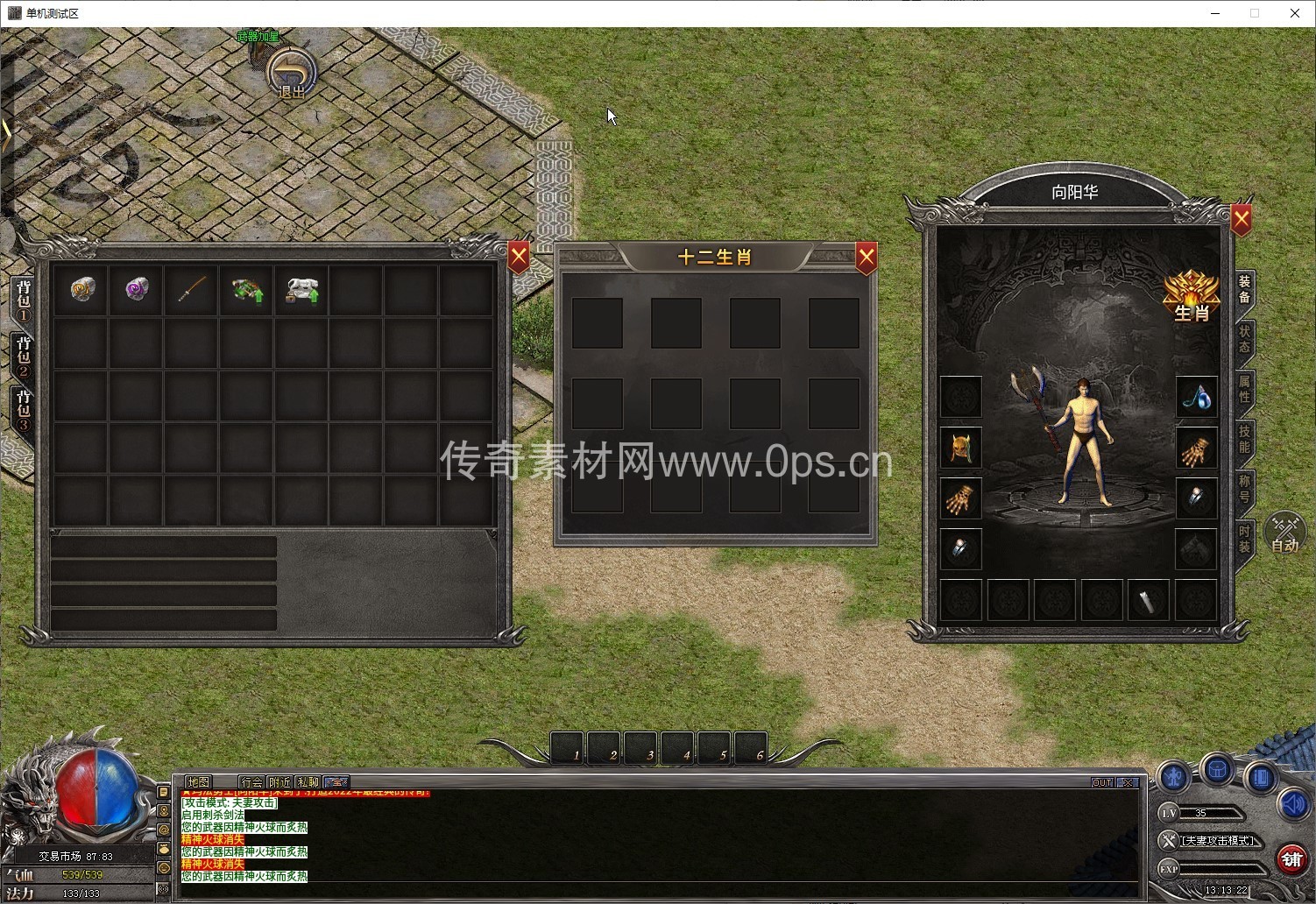Close the inventory bag panel

click(x=519, y=258)
